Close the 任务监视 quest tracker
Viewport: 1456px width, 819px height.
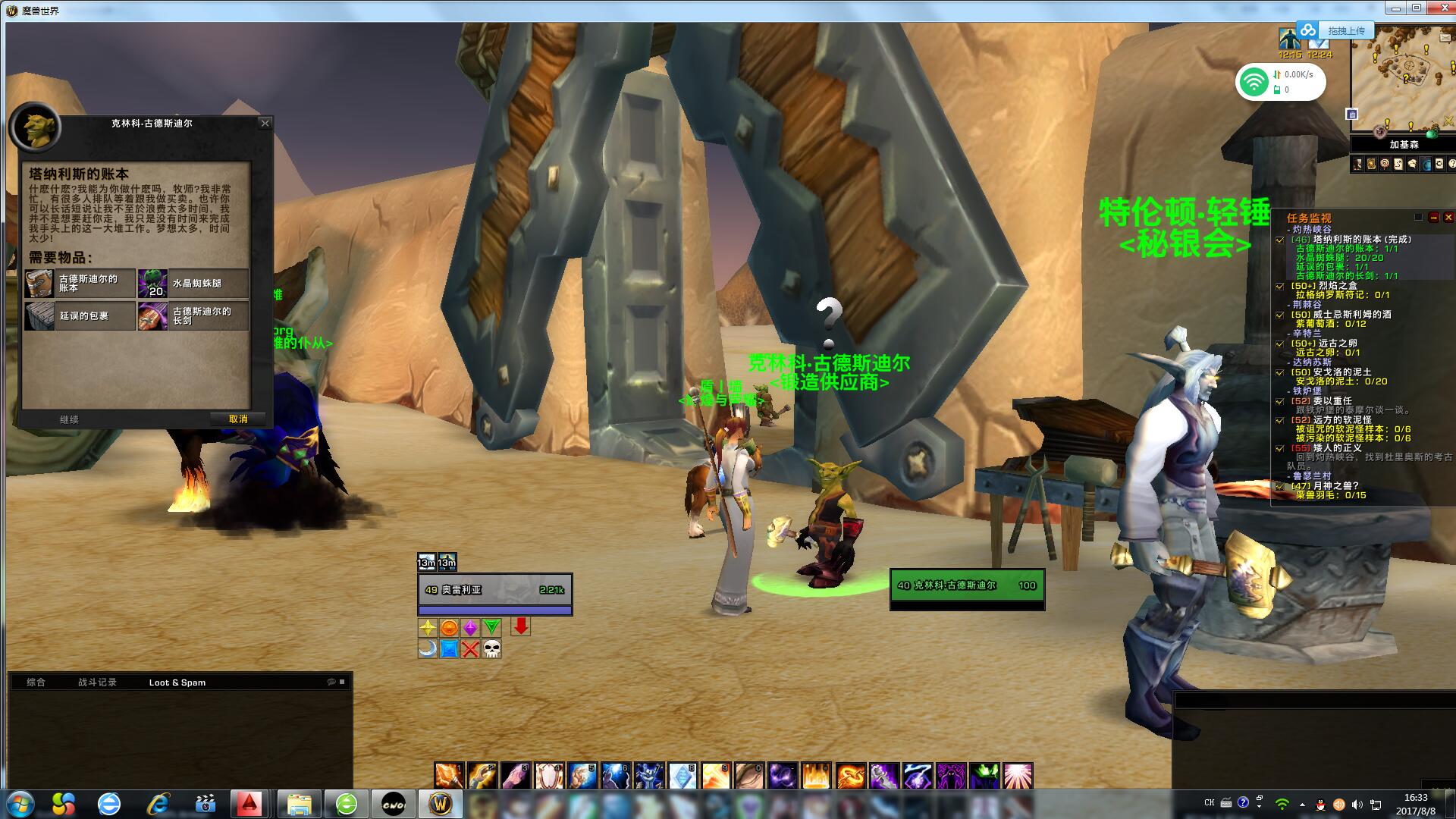[x=1448, y=218]
